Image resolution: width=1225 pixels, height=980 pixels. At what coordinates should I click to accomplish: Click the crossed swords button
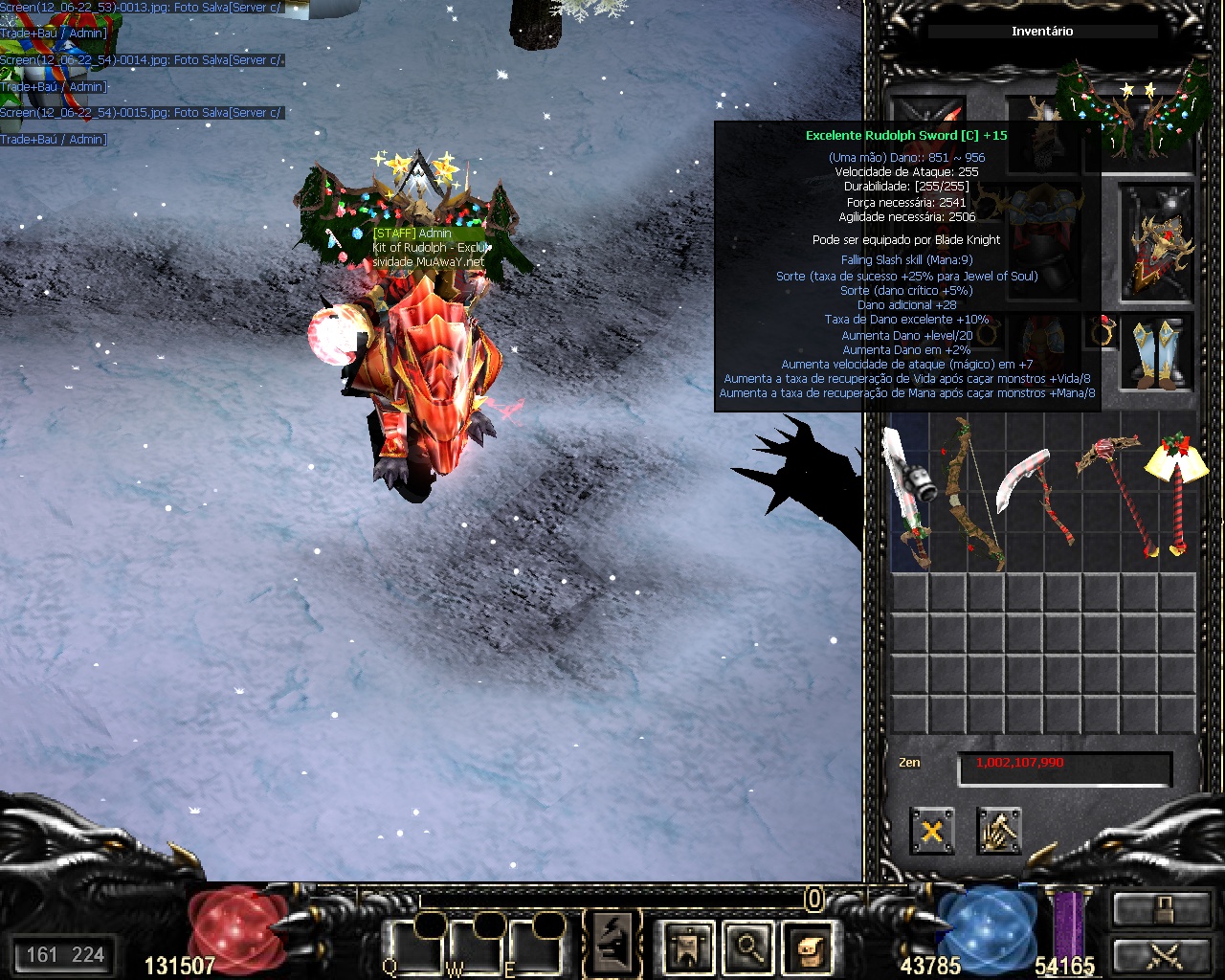tap(1161, 954)
